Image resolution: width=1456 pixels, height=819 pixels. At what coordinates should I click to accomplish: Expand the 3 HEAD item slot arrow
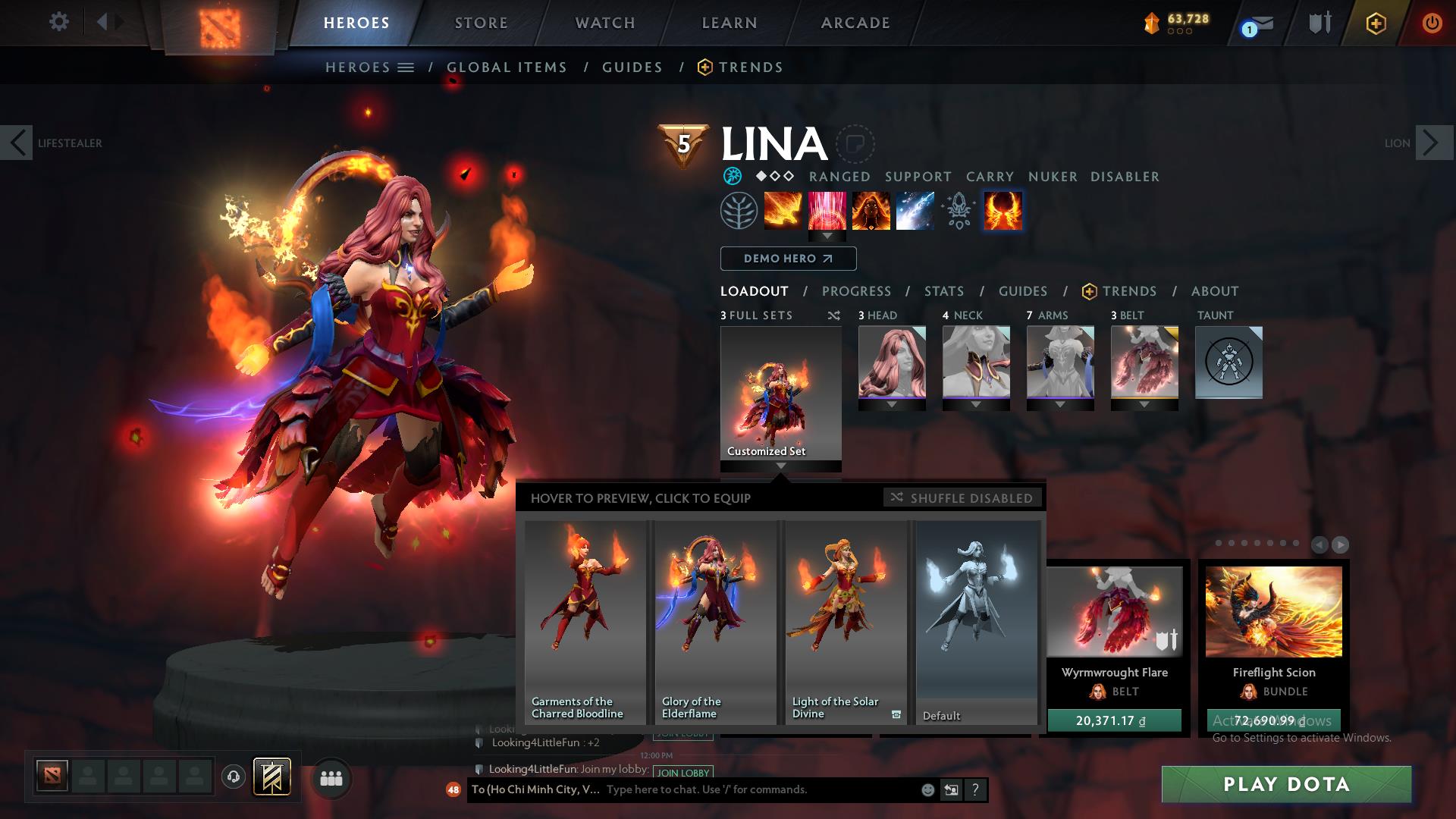[892, 404]
